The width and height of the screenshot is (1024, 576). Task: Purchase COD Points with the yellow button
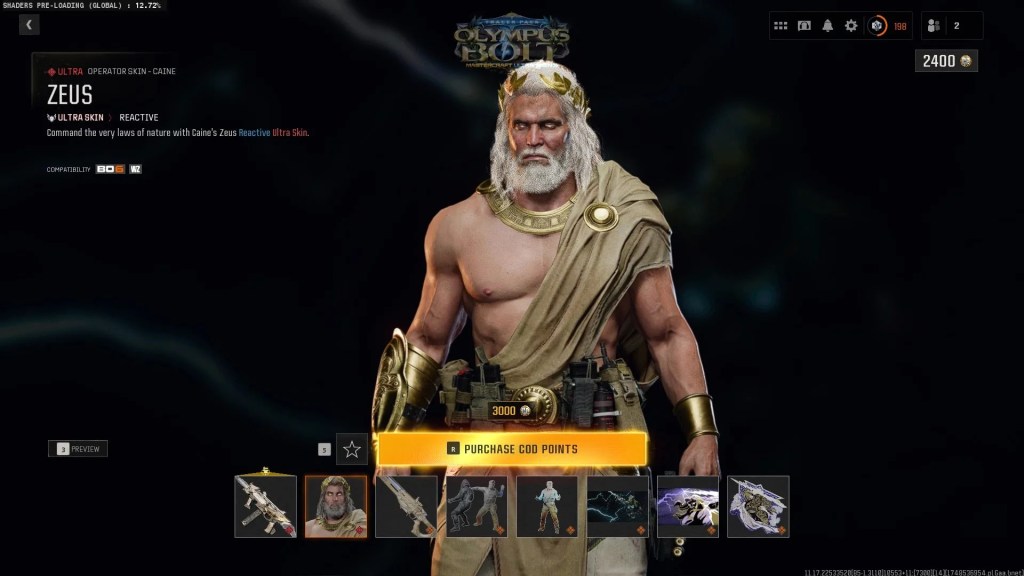click(x=511, y=449)
